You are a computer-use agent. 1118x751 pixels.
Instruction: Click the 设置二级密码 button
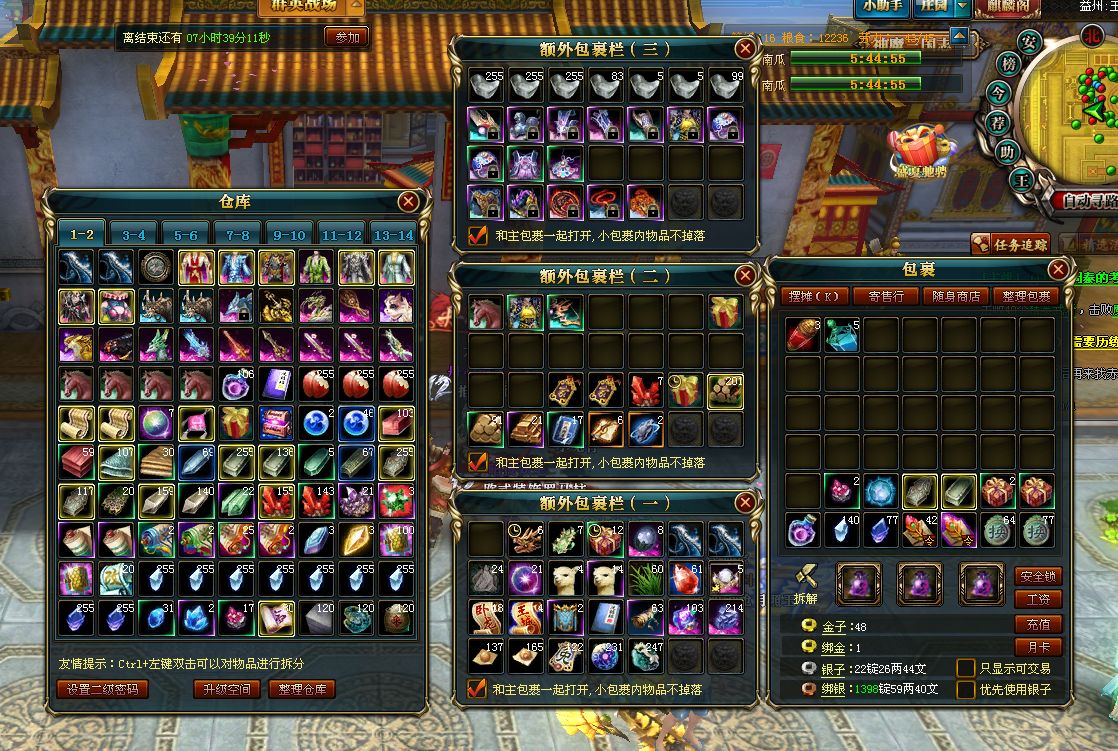point(104,689)
